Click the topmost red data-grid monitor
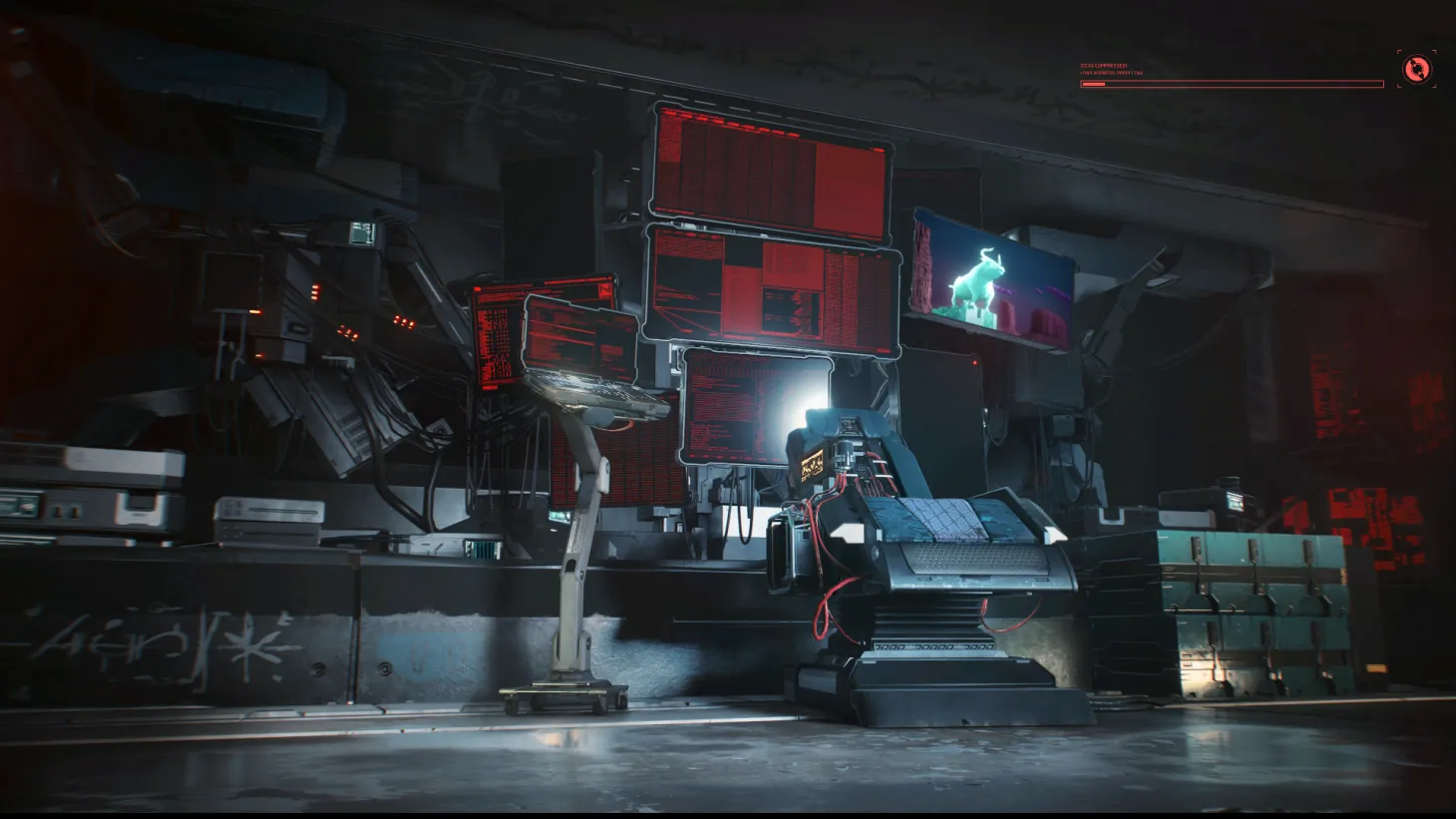 pyautogui.click(x=768, y=165)
